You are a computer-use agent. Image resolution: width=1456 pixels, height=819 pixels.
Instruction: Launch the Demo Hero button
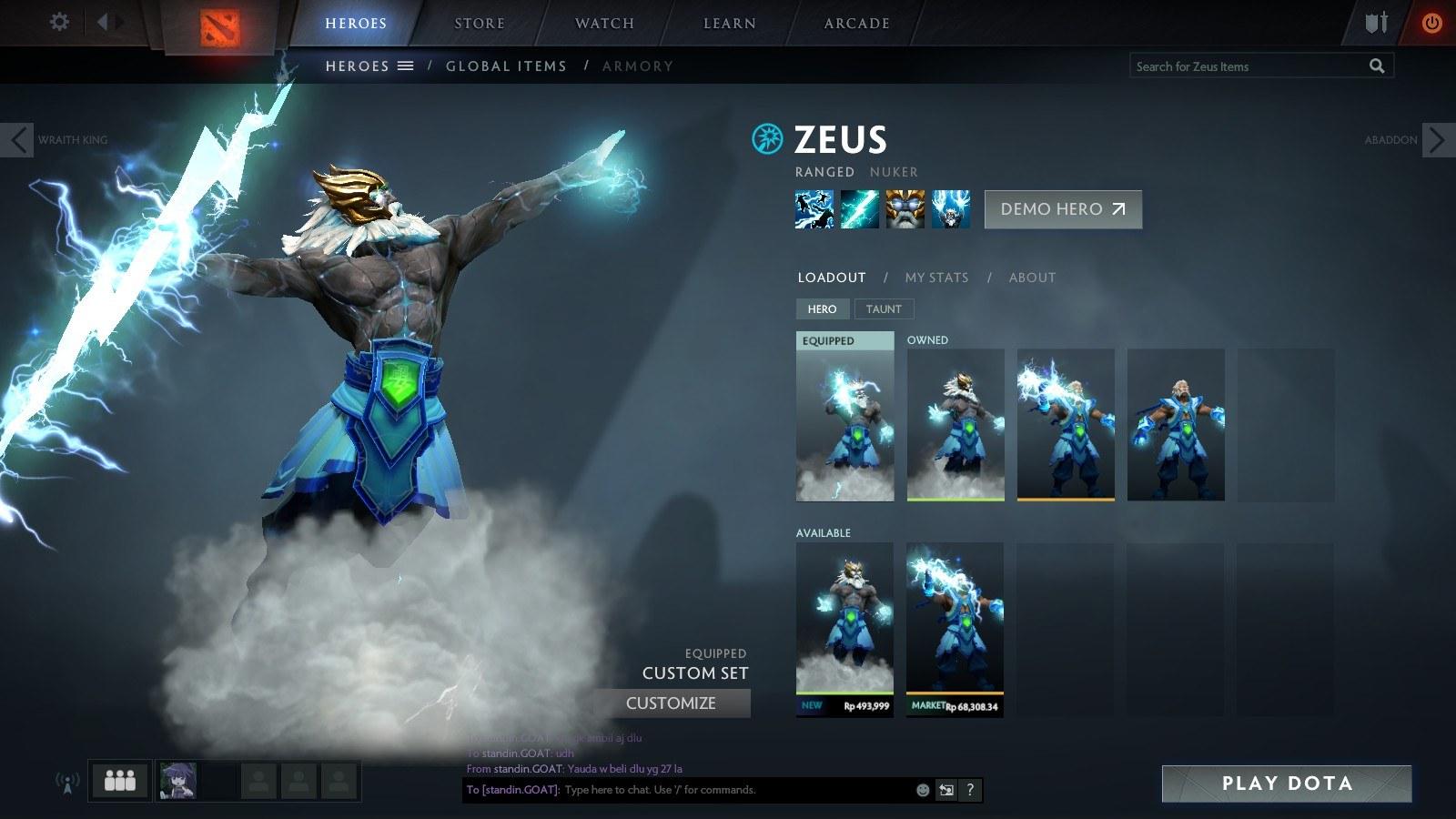pyautogui.click(x=1063, y=209)
